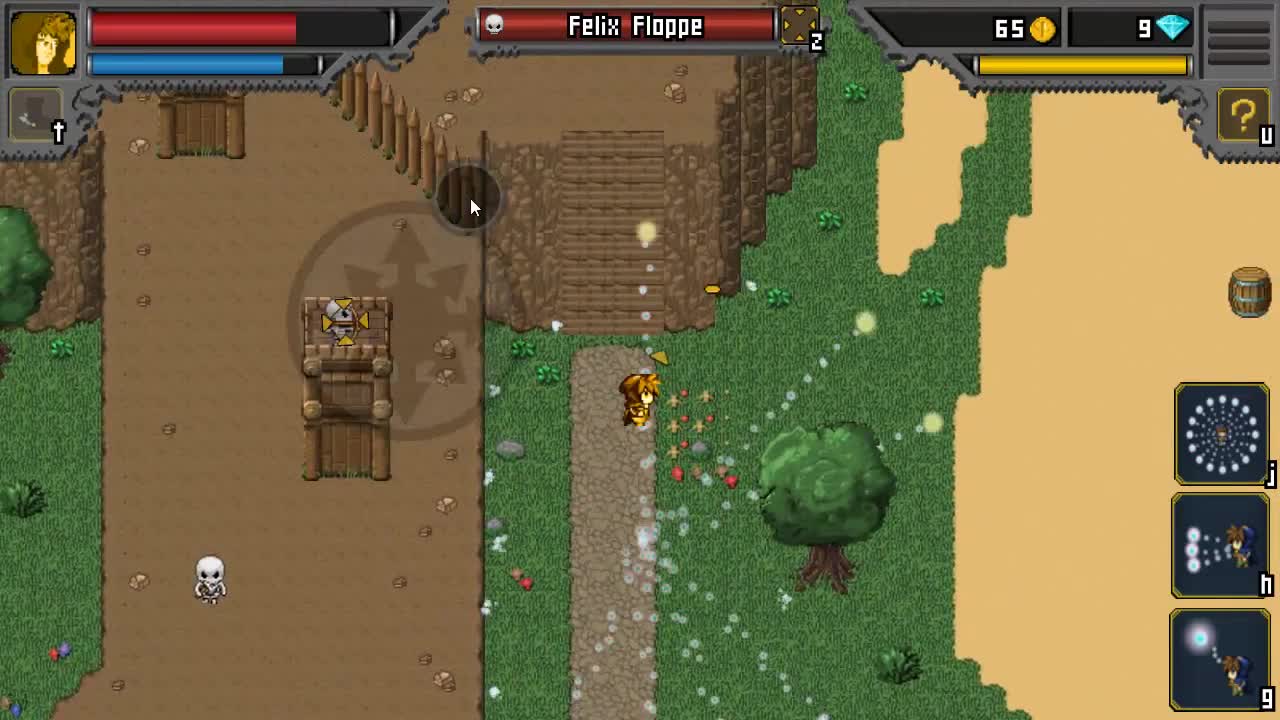Cast the single magic orb spell bound to G
1280x720 pixels.
tap(1220, 657)
